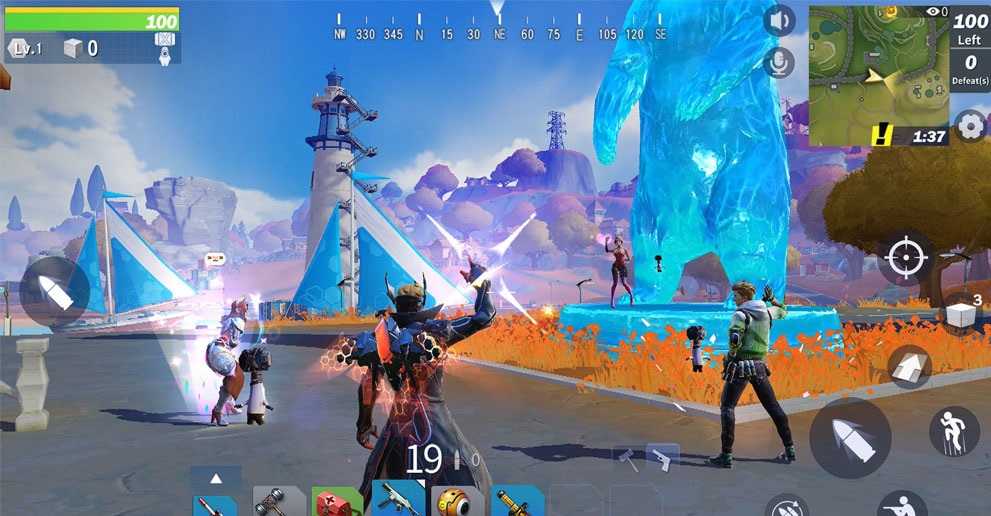Fire with the large right bullet button

[x=850, y=438]
